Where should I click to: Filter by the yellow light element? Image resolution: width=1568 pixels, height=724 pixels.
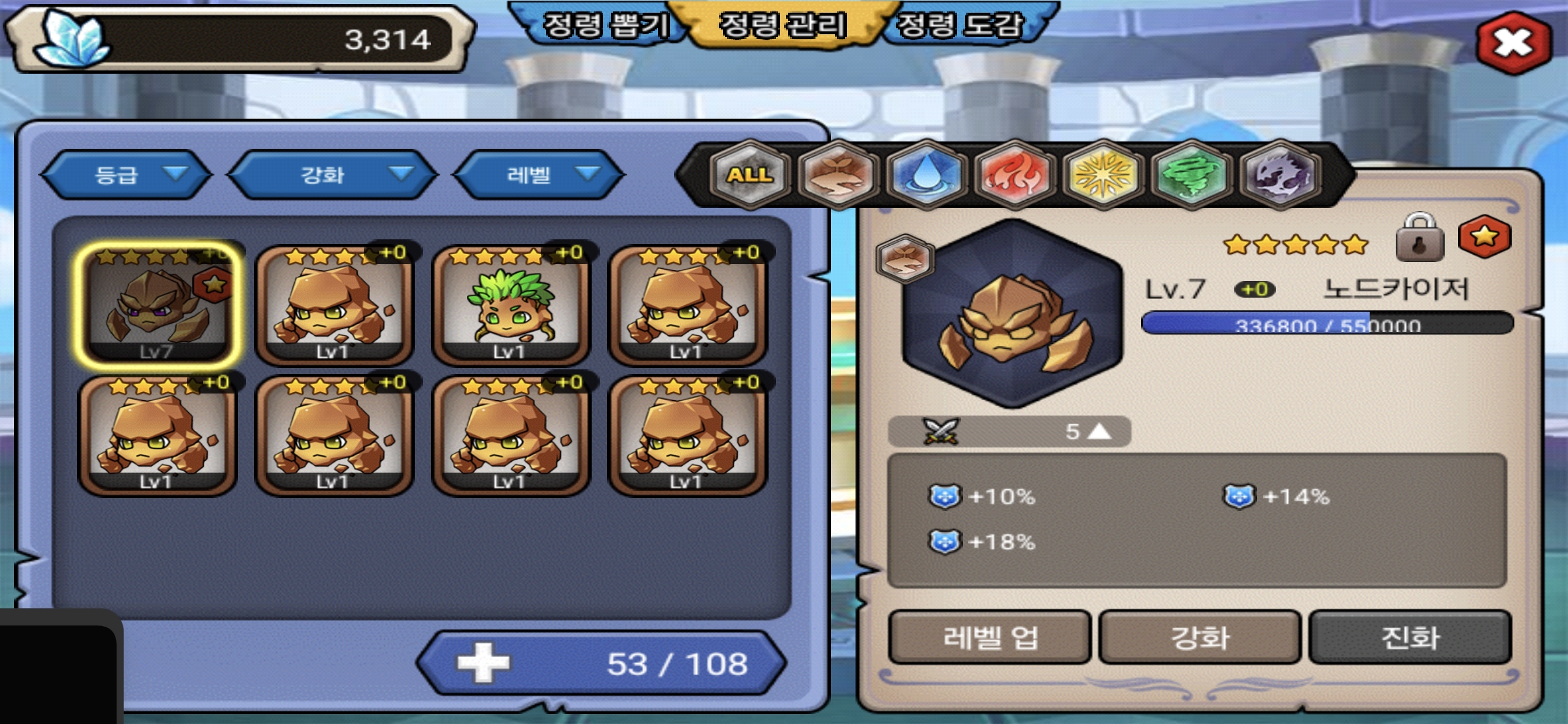pos(1103,175)
